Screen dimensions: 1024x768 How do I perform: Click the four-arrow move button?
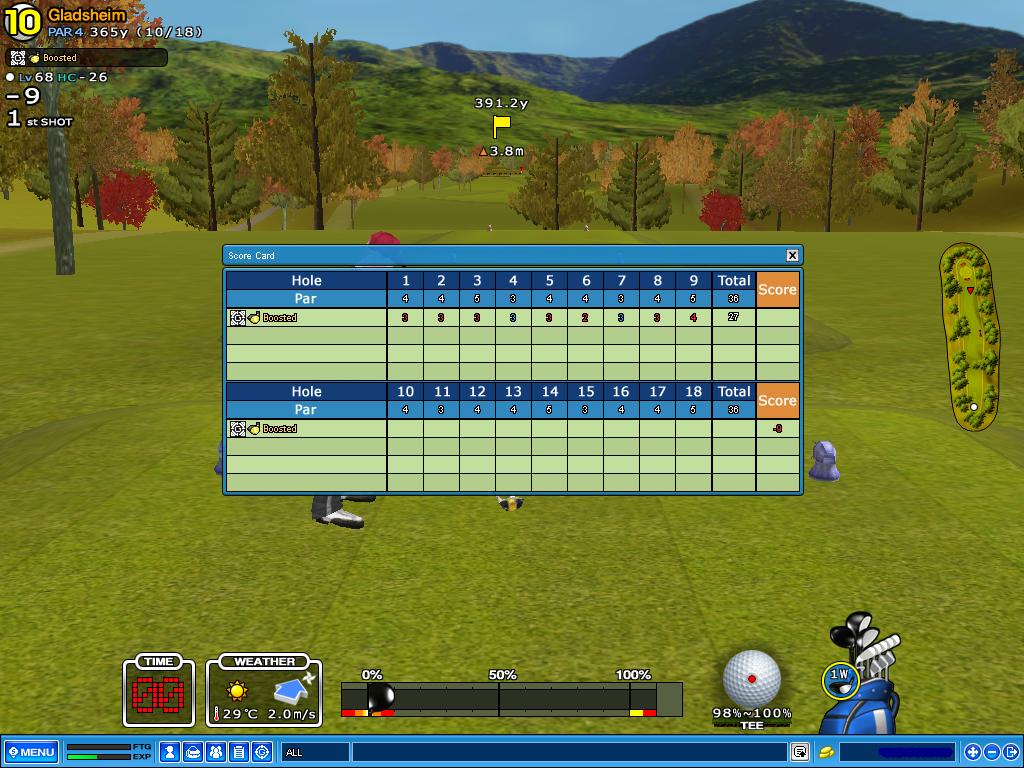click(x=973, y=752)
